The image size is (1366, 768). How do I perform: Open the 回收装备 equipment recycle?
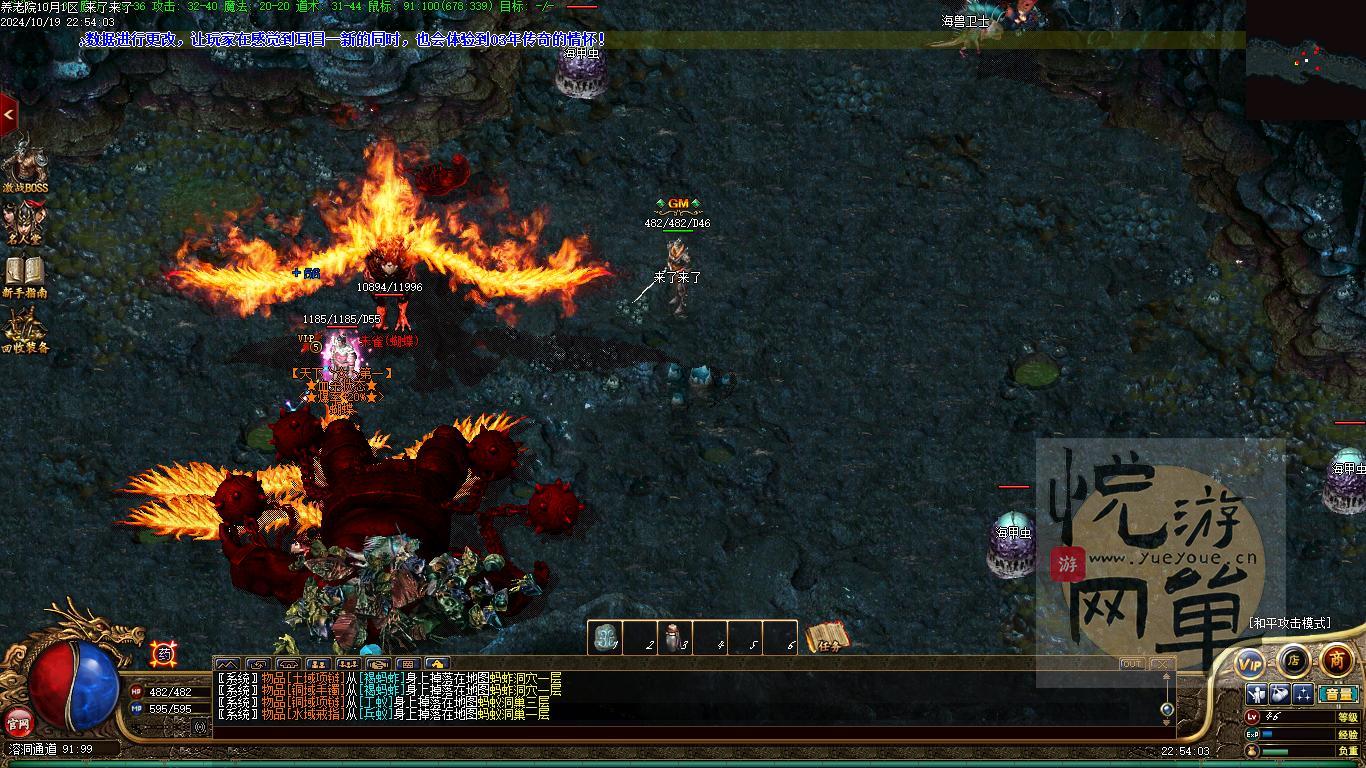pos(24,330)
